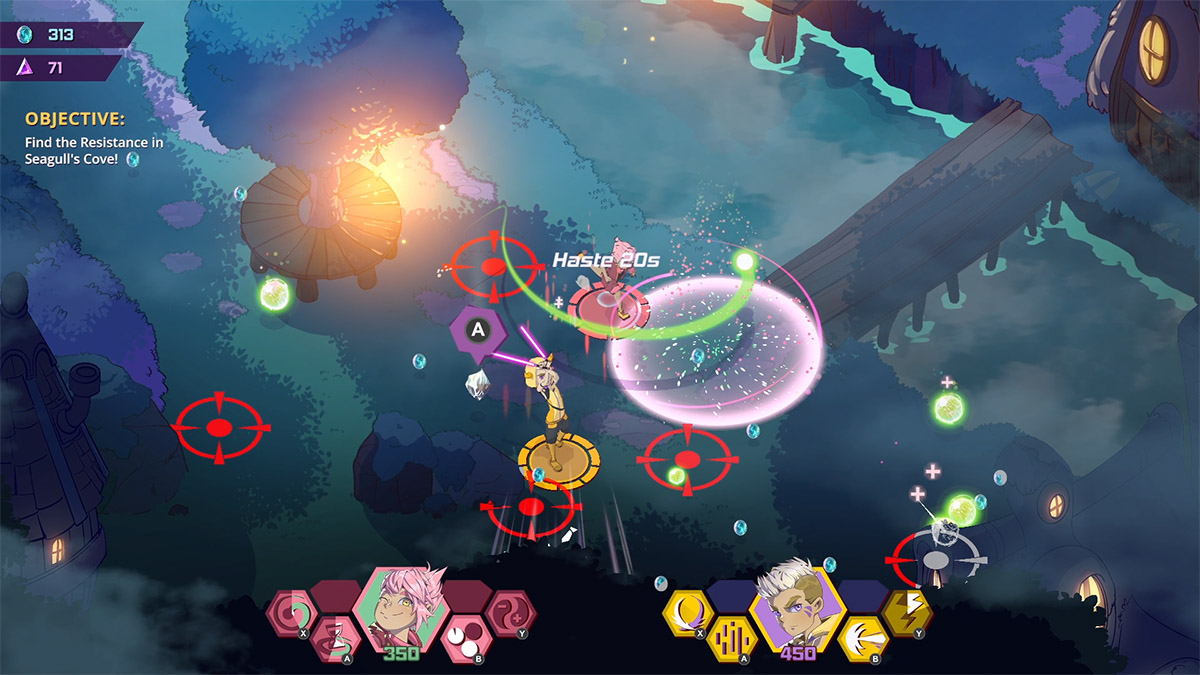Trigger the yellow dash strike ability
1200x675 pixels.
(860, 638)
